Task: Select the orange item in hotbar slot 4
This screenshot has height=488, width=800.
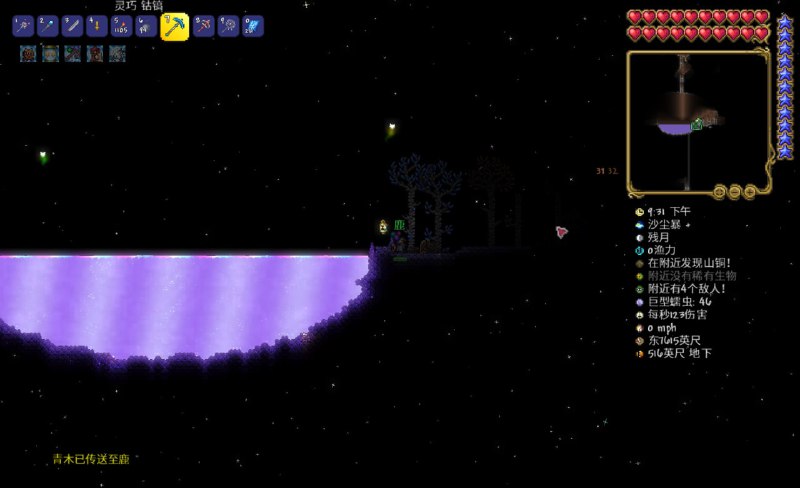Action: (97, 26)
